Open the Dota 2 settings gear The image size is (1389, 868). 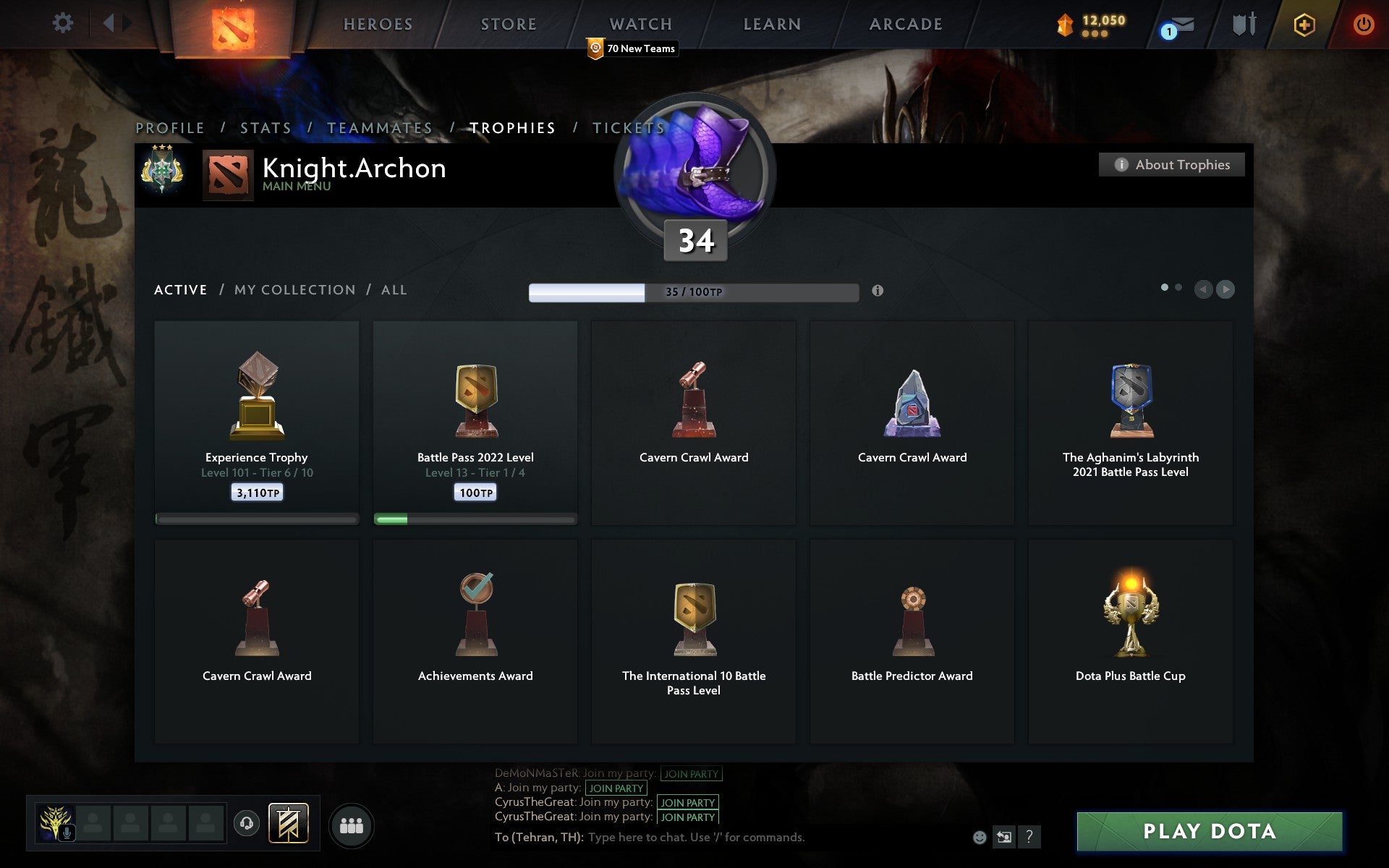coord(64,23)
